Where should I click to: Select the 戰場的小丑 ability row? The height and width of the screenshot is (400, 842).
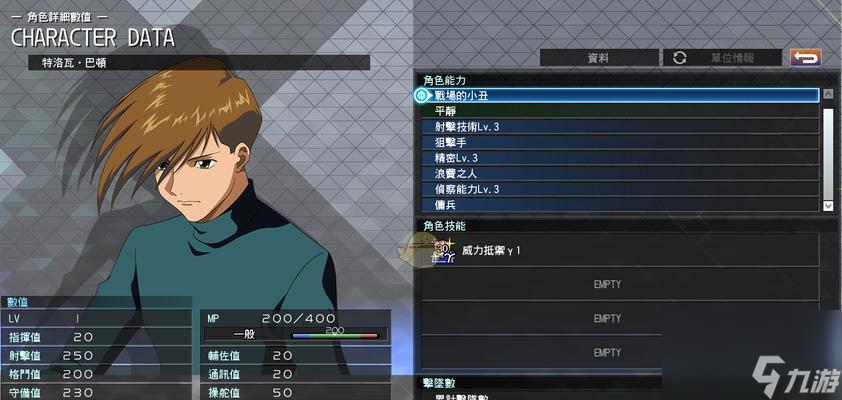620,96
